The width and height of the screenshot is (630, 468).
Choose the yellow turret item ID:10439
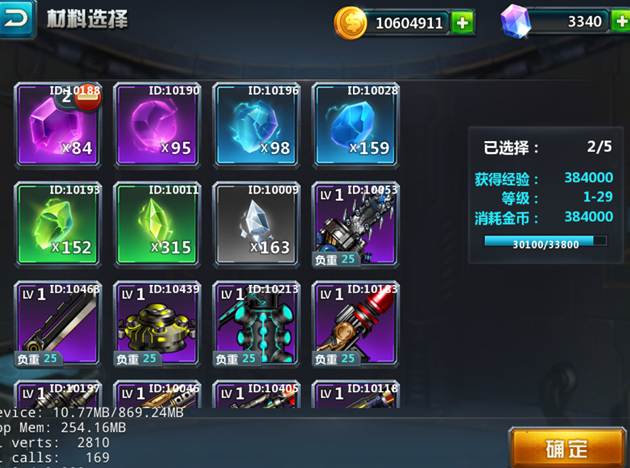pyautogui.click(x=156, y=324)
